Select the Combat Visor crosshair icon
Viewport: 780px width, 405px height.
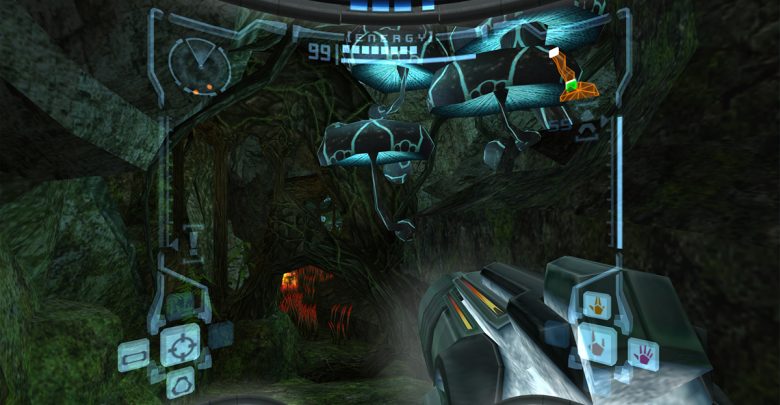(180, 345)
